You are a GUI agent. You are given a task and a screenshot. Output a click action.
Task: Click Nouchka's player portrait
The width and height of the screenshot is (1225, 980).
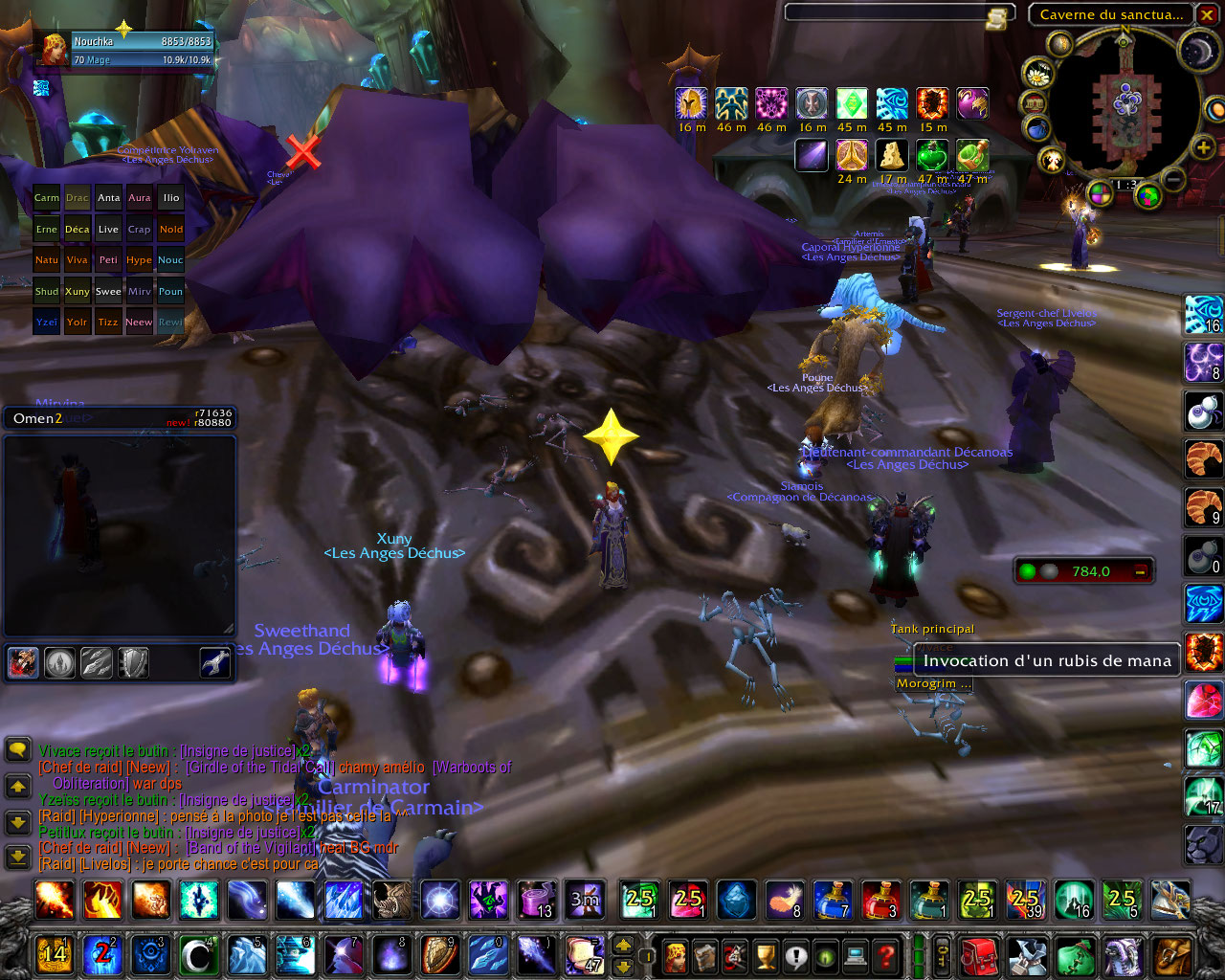point(53,50)
